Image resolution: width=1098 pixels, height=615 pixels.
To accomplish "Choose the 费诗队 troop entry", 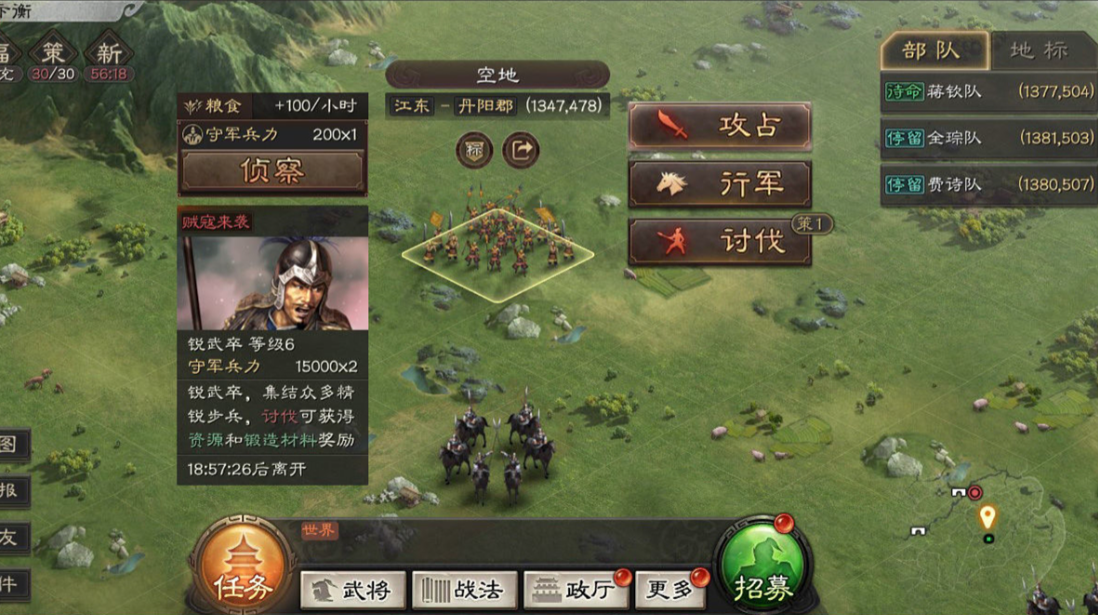I will (x=988, y=185).
